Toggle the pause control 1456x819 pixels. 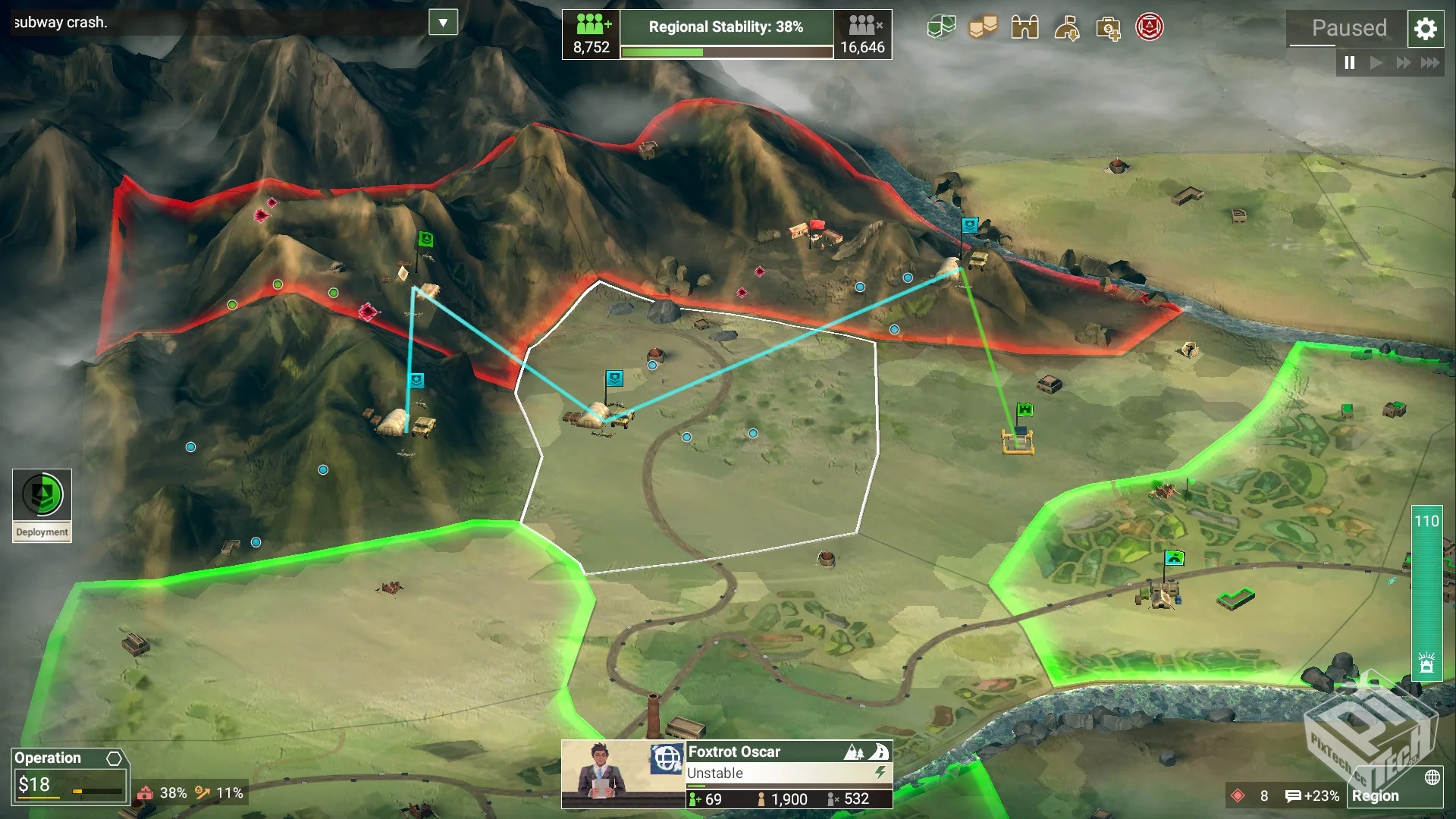click(x=1350, y=63)
